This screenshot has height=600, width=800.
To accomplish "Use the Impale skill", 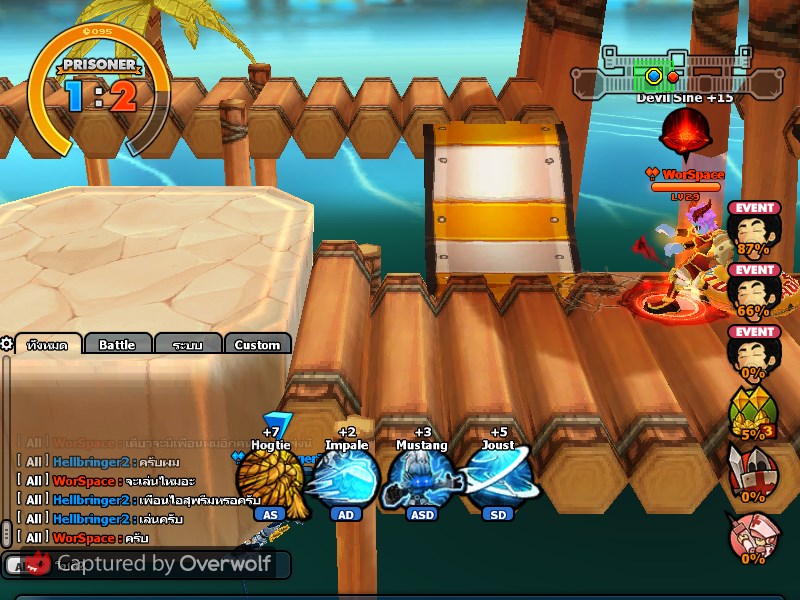I will 345,478.
